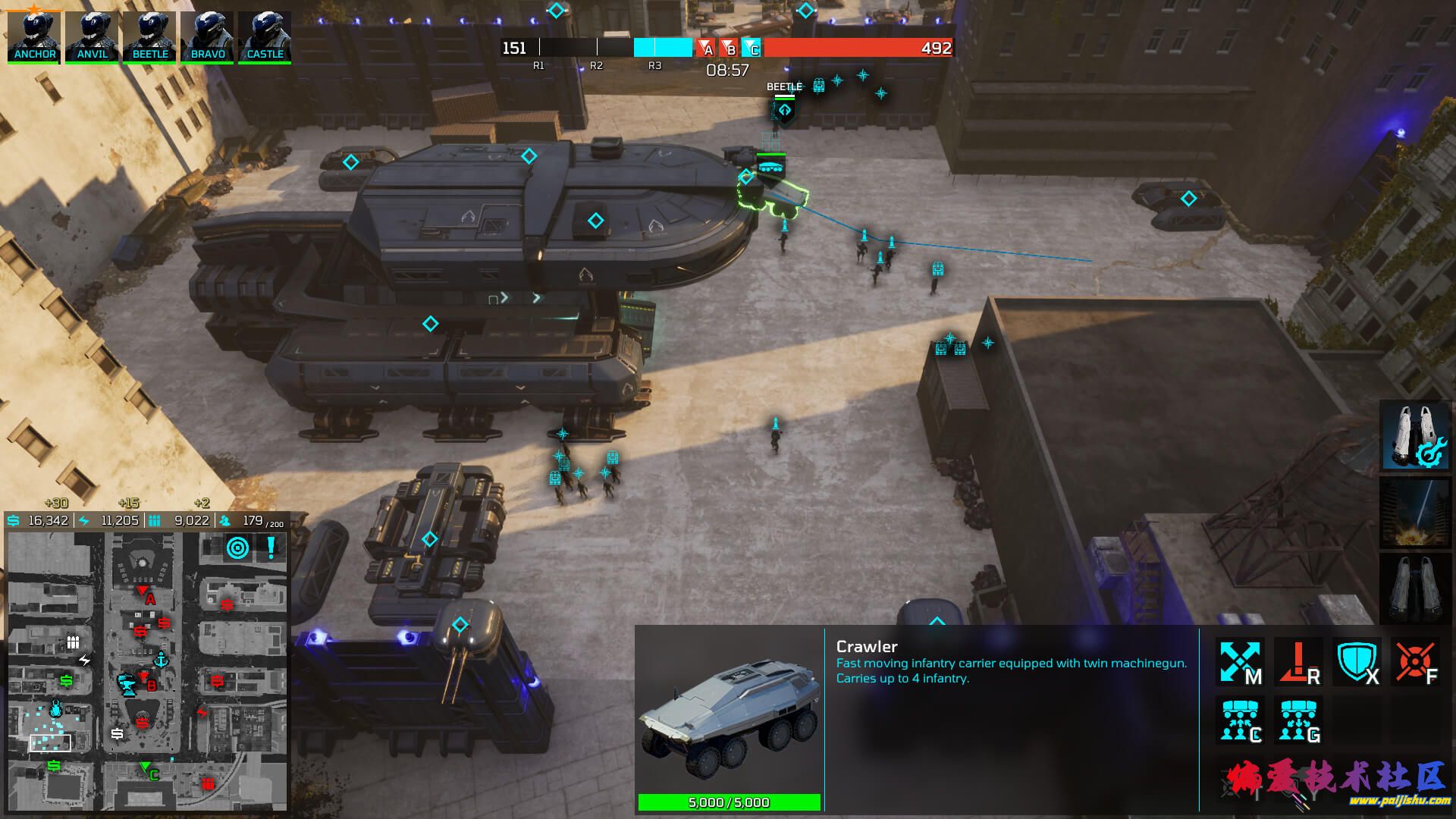Select the BRAVO commander portrait
Screen dimensions: 1456x819
(208, 36)
